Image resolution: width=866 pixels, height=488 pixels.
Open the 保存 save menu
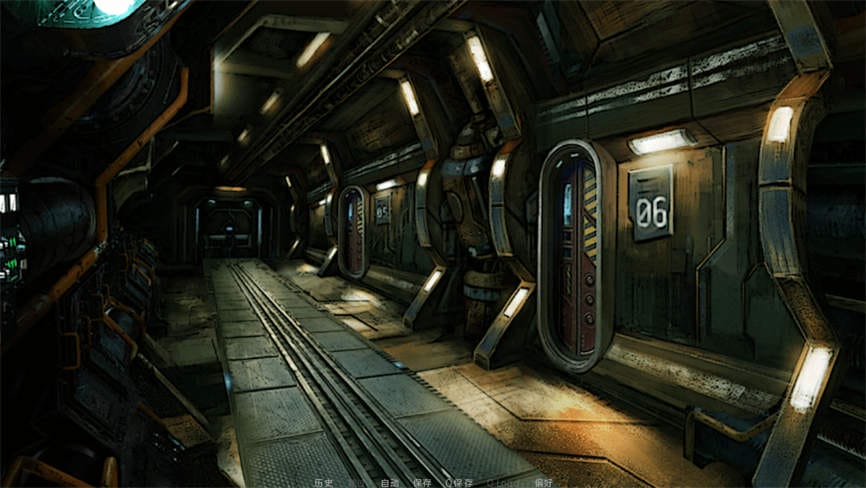click(x=422, y=482)
